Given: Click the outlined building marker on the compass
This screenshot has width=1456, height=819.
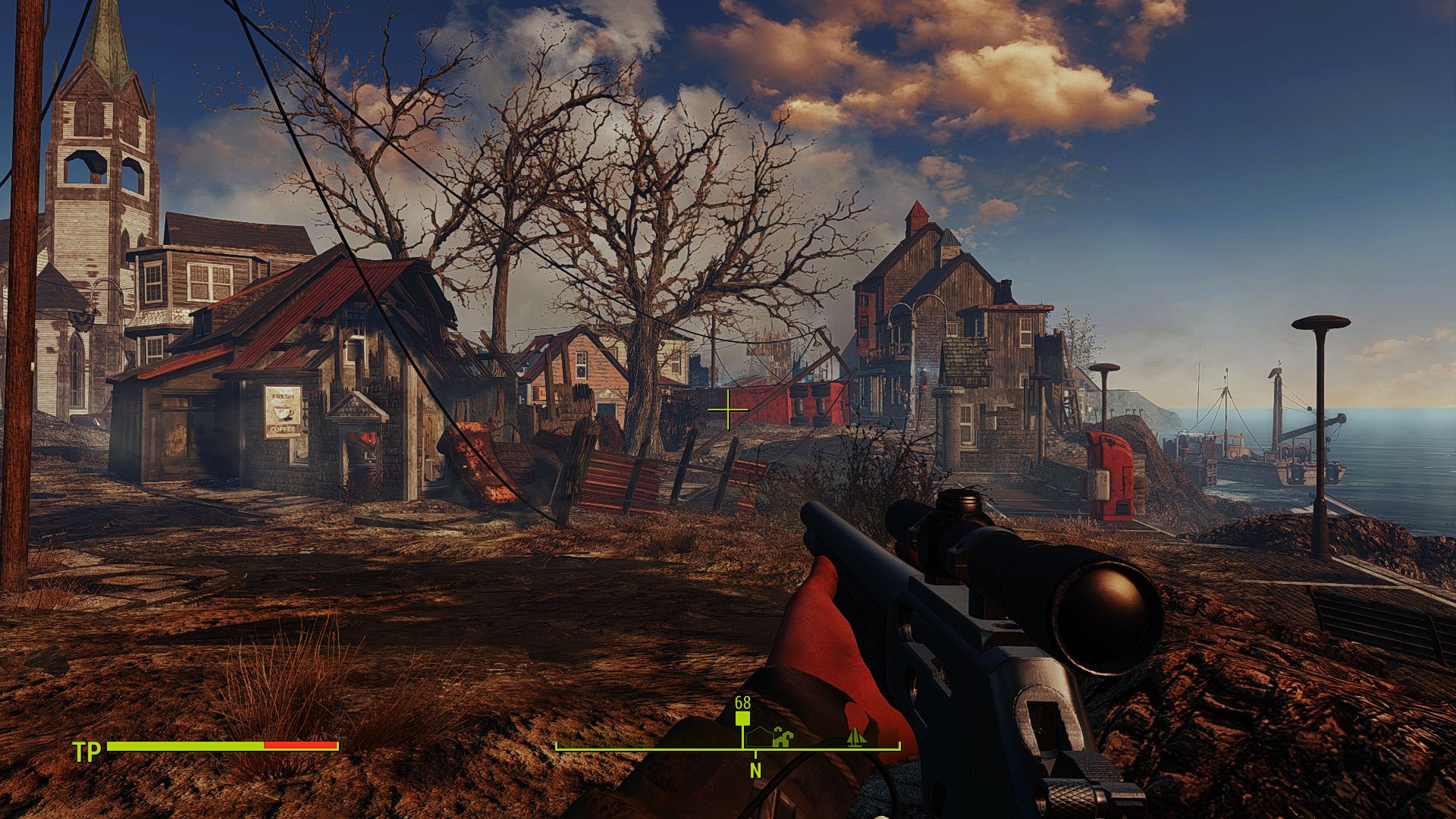Looking at the screenshot, I should (x=758, y=736).
